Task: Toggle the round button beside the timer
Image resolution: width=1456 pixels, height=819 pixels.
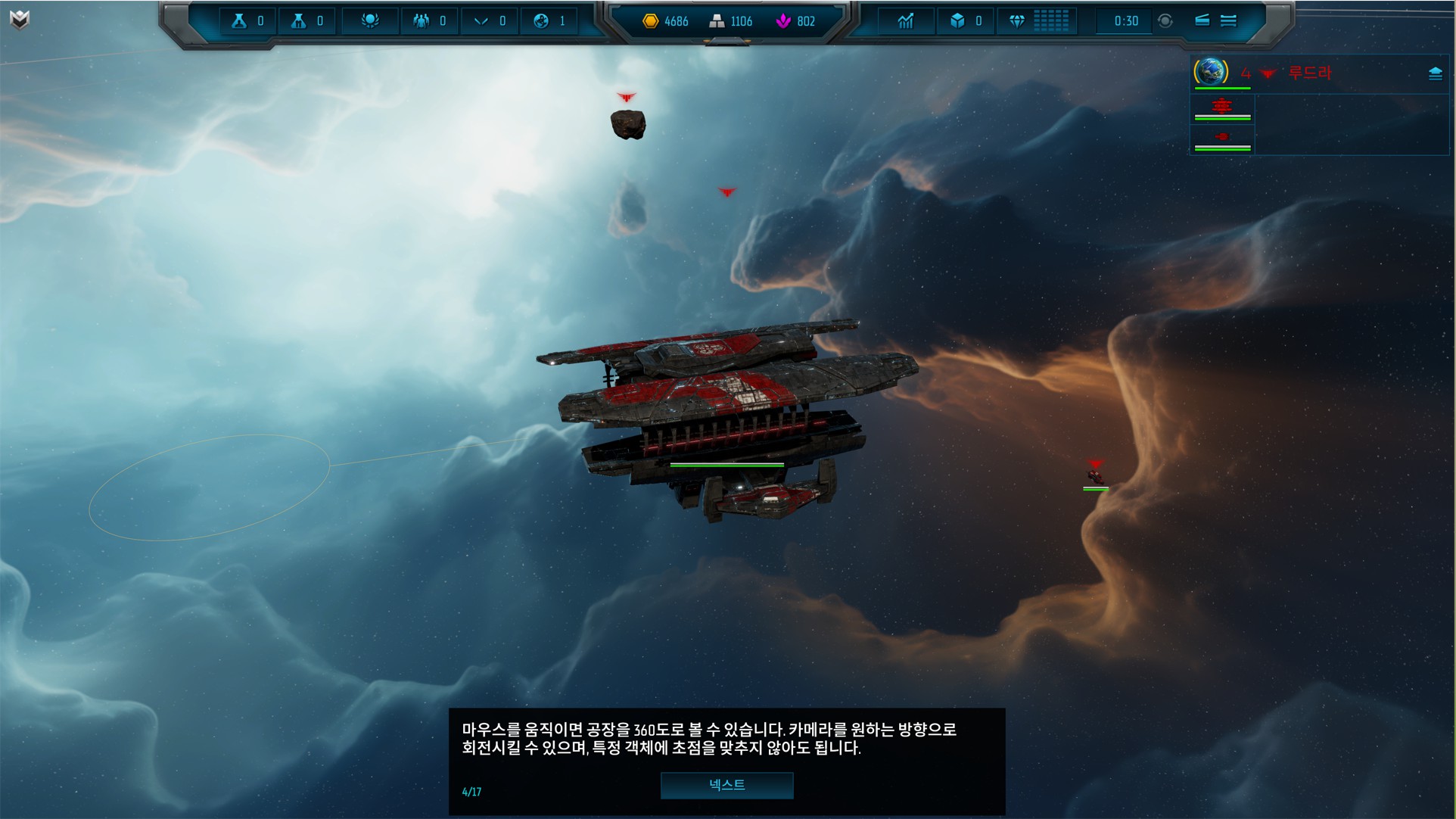Action: 1165,21
